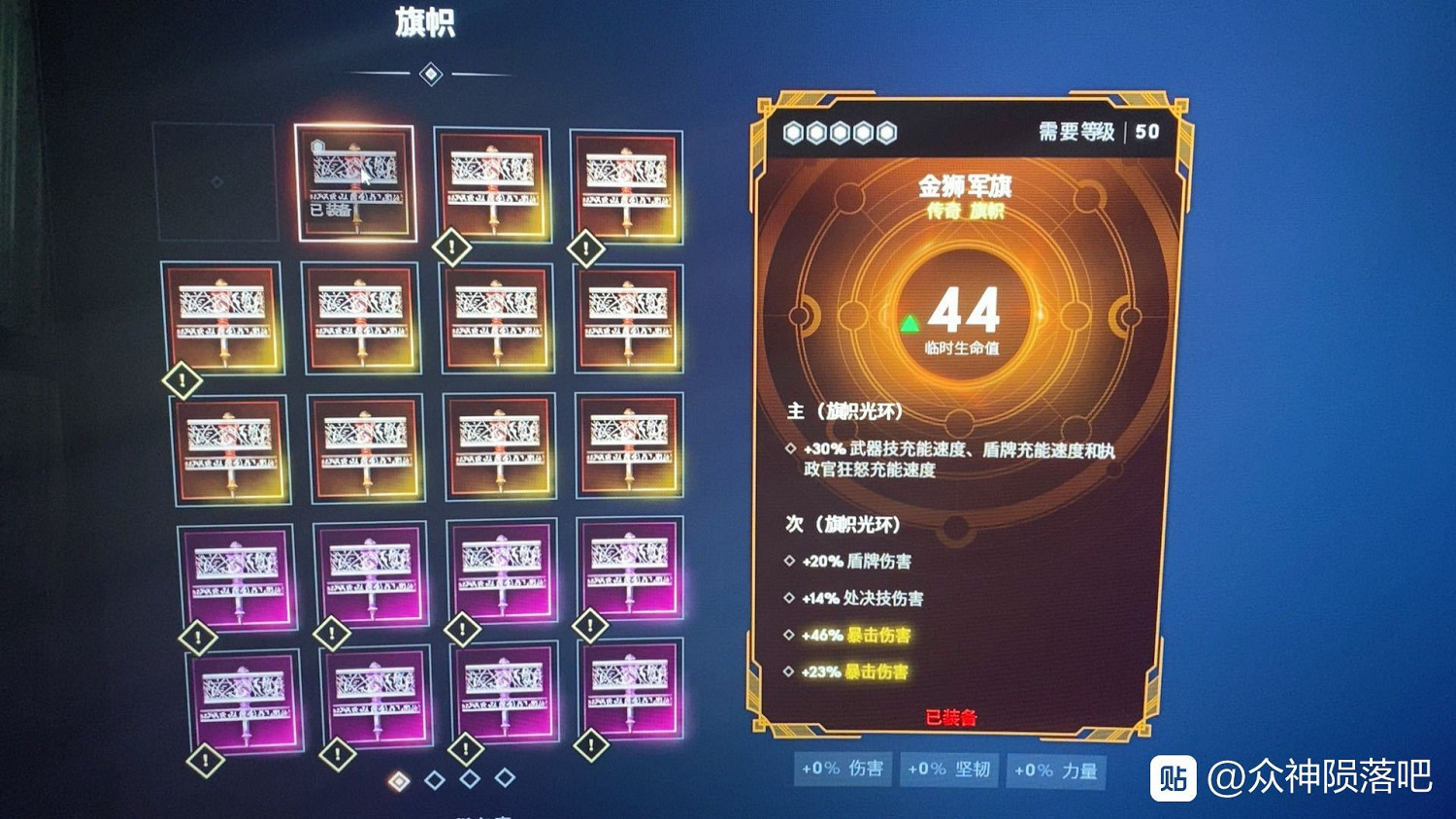Select the empty banner slot at top left
The width and height of the screenshot is (1456, 819).
pyautogui.click(x=215, y=182)
